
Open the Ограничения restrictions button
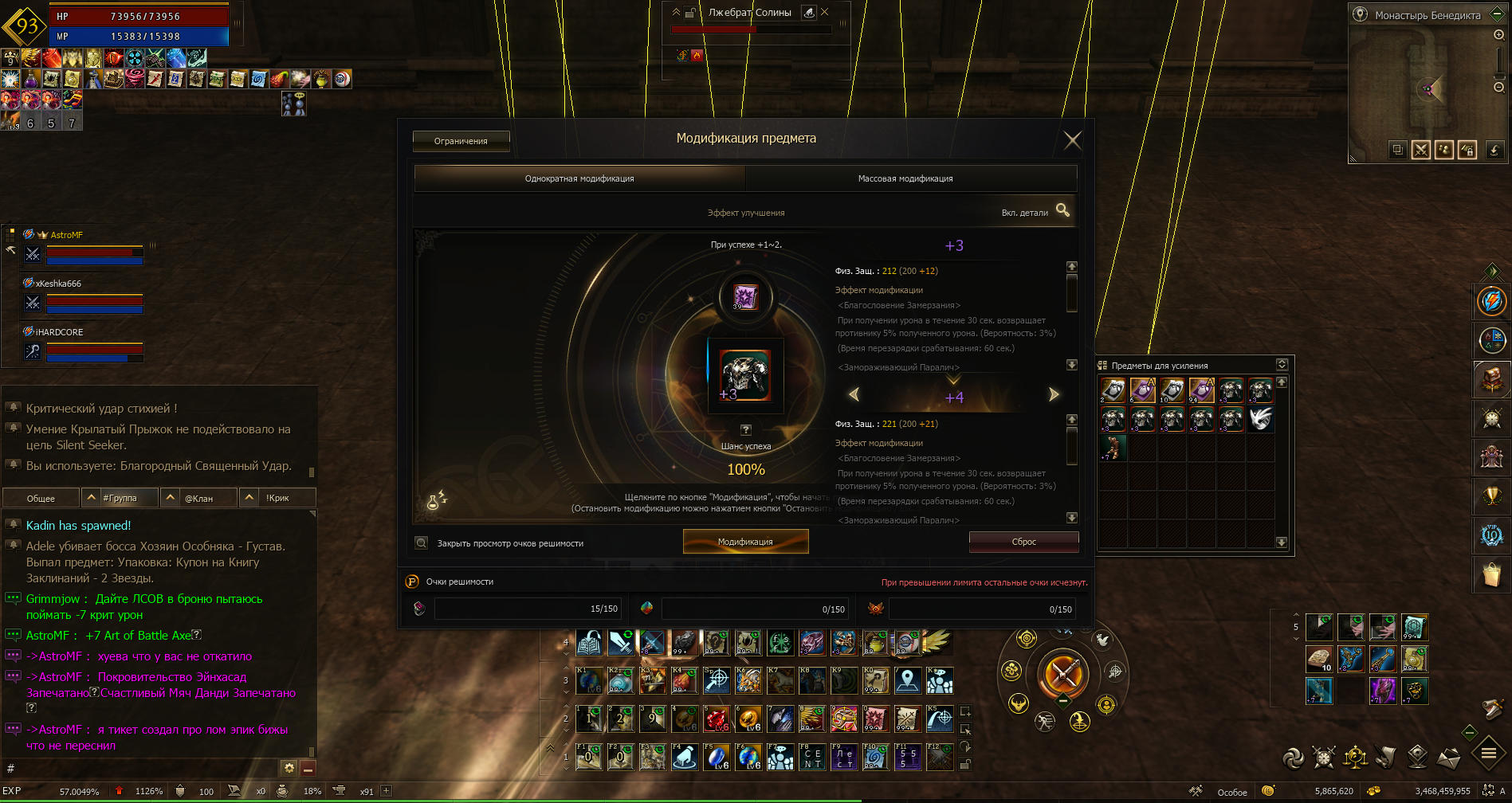[x=461, y=141]
